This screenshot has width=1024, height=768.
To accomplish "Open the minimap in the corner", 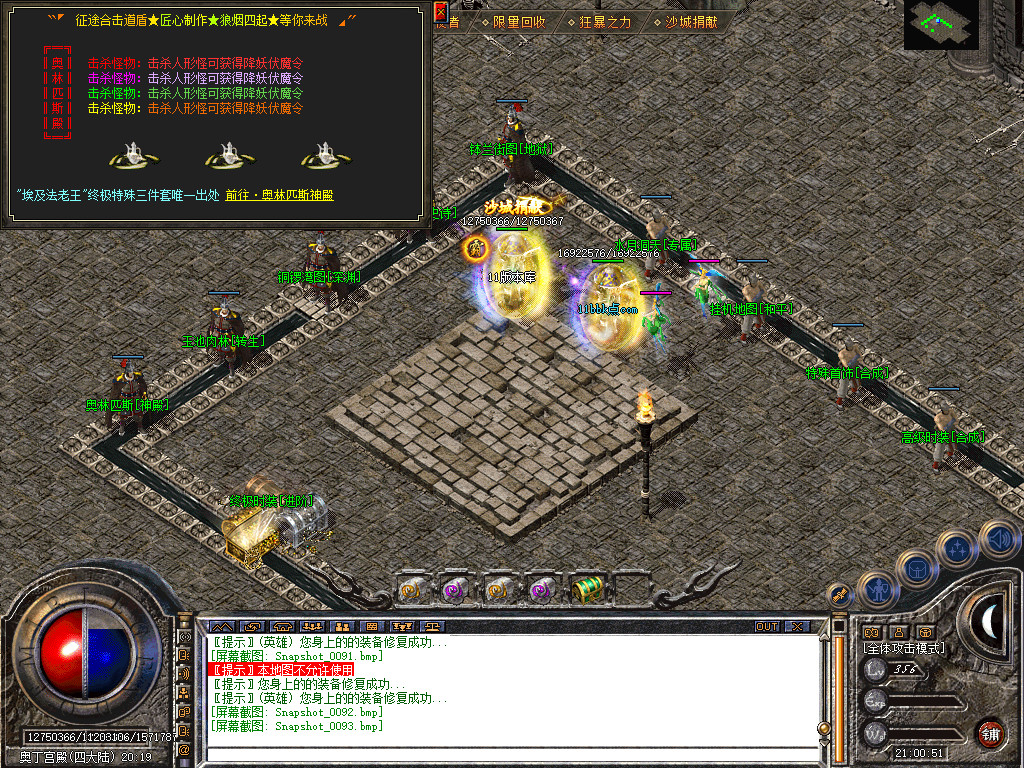I will tap(944, 24).
